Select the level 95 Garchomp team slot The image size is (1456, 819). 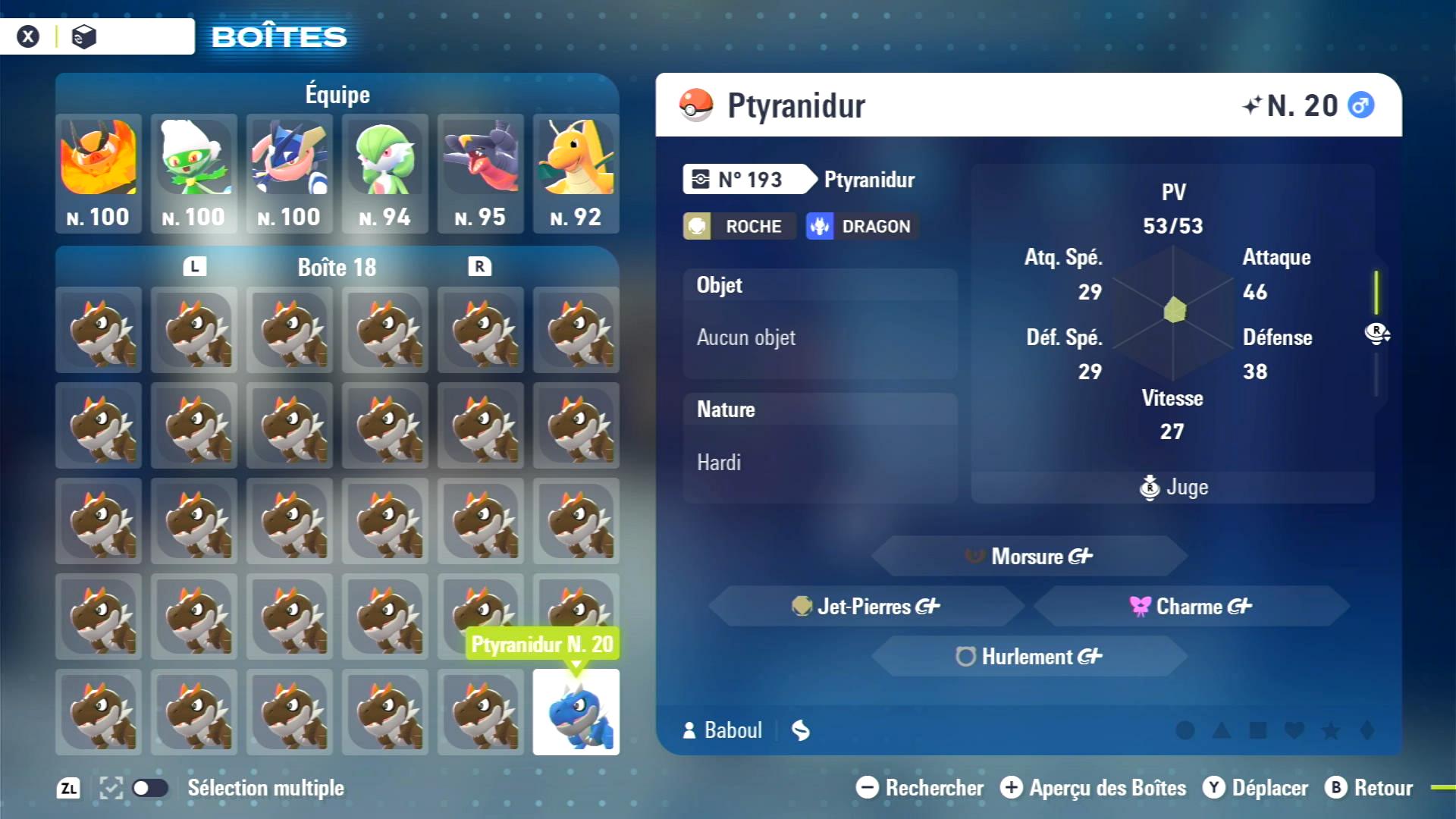tap(480, 173)
